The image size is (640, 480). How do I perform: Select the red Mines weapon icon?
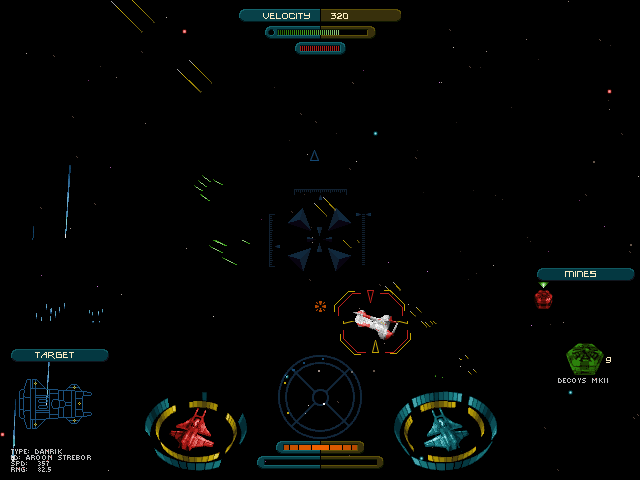(x=543, y=298)
